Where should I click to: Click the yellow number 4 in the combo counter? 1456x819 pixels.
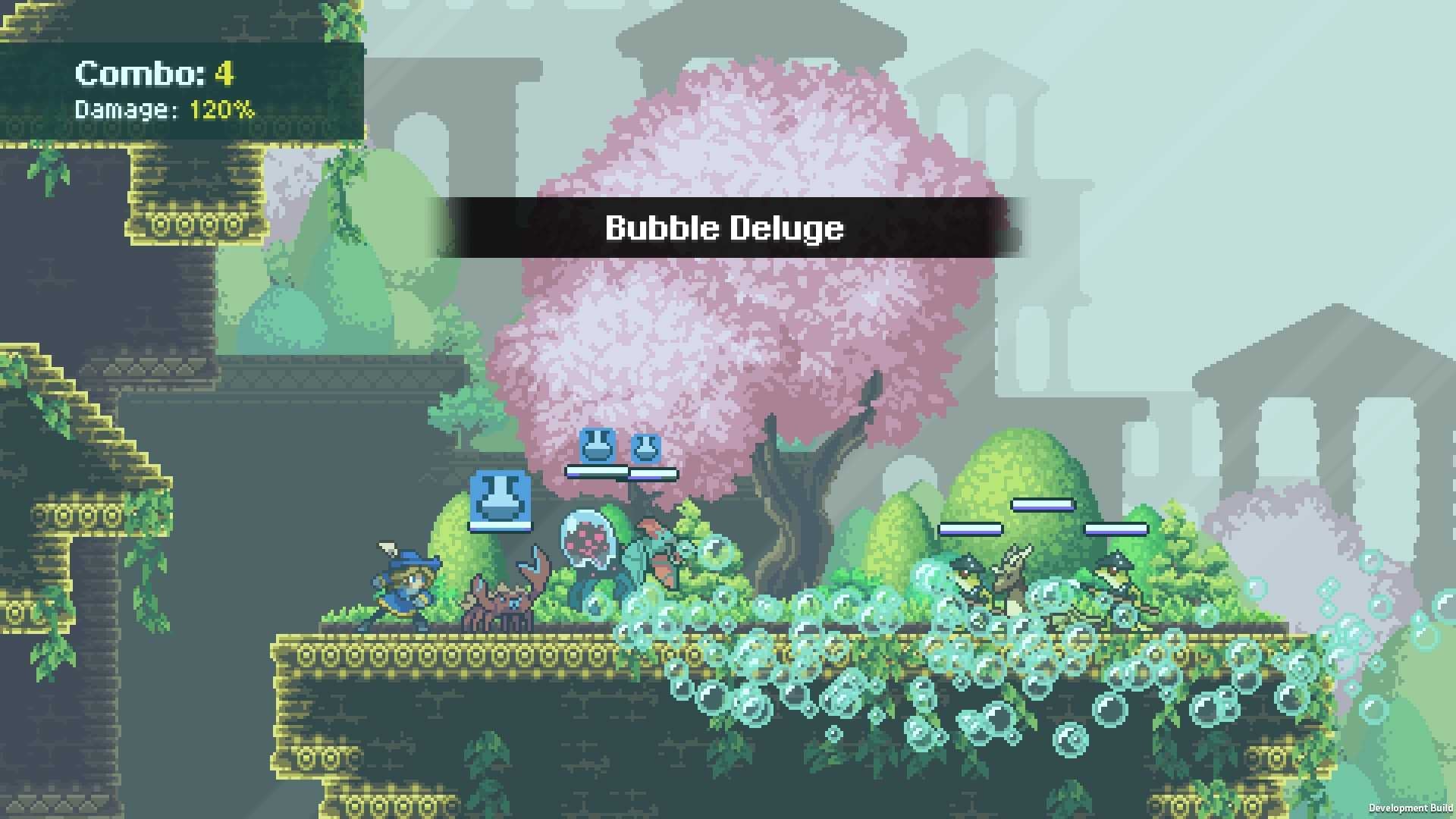224,74
